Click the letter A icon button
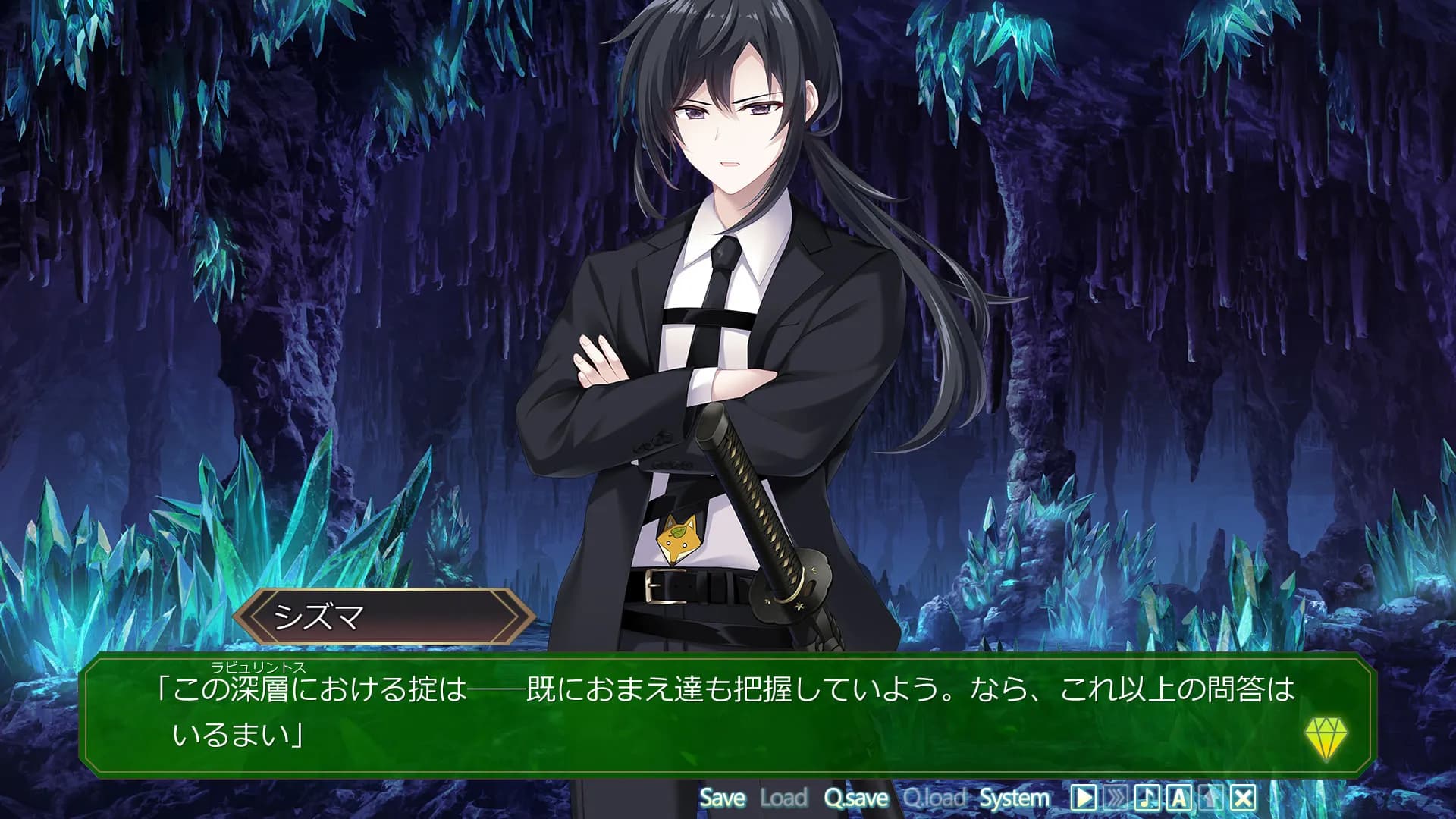The height and width of the screenshot is (819, 1456). (1178, 798)
